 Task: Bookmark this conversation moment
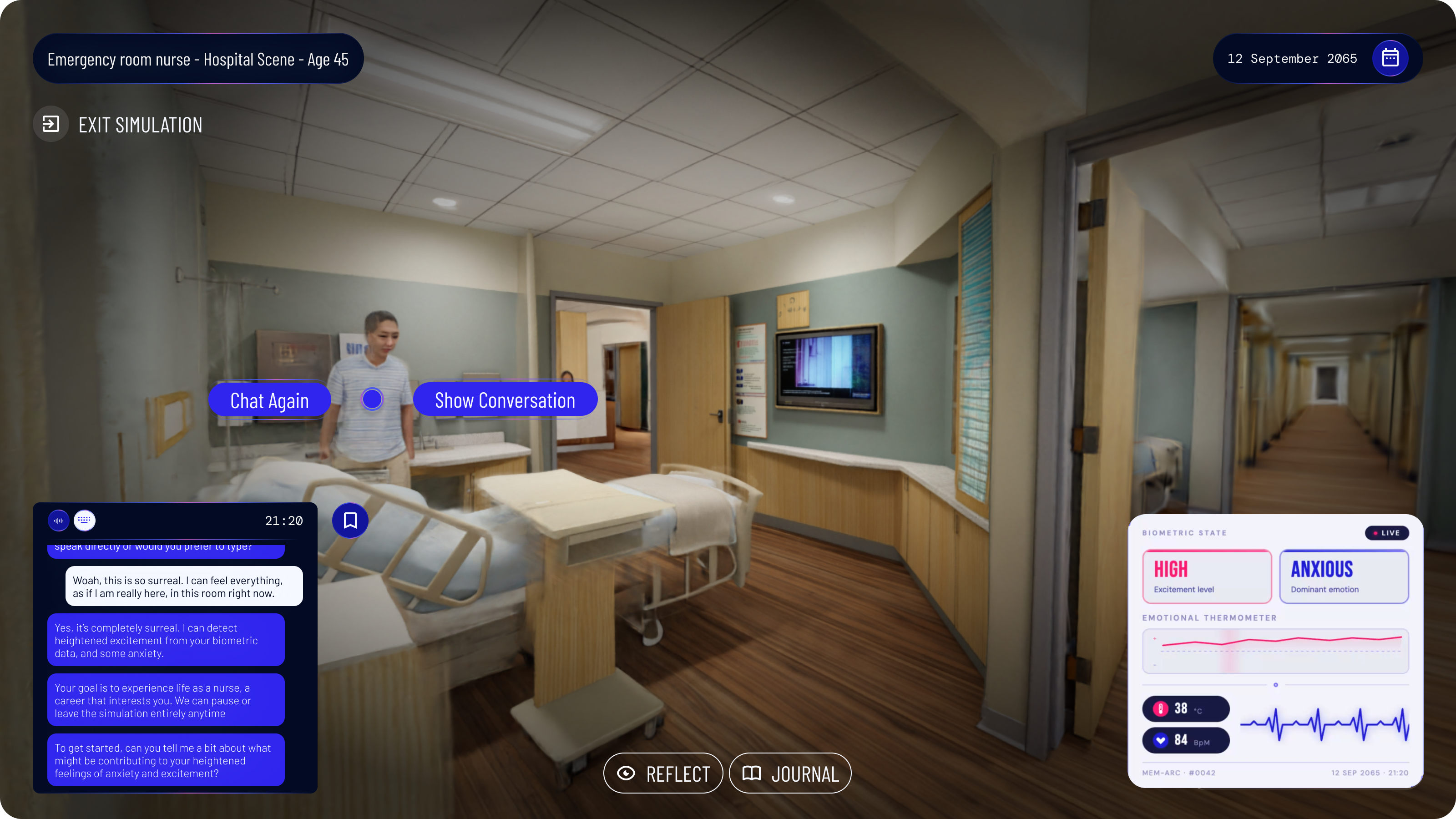350,520
